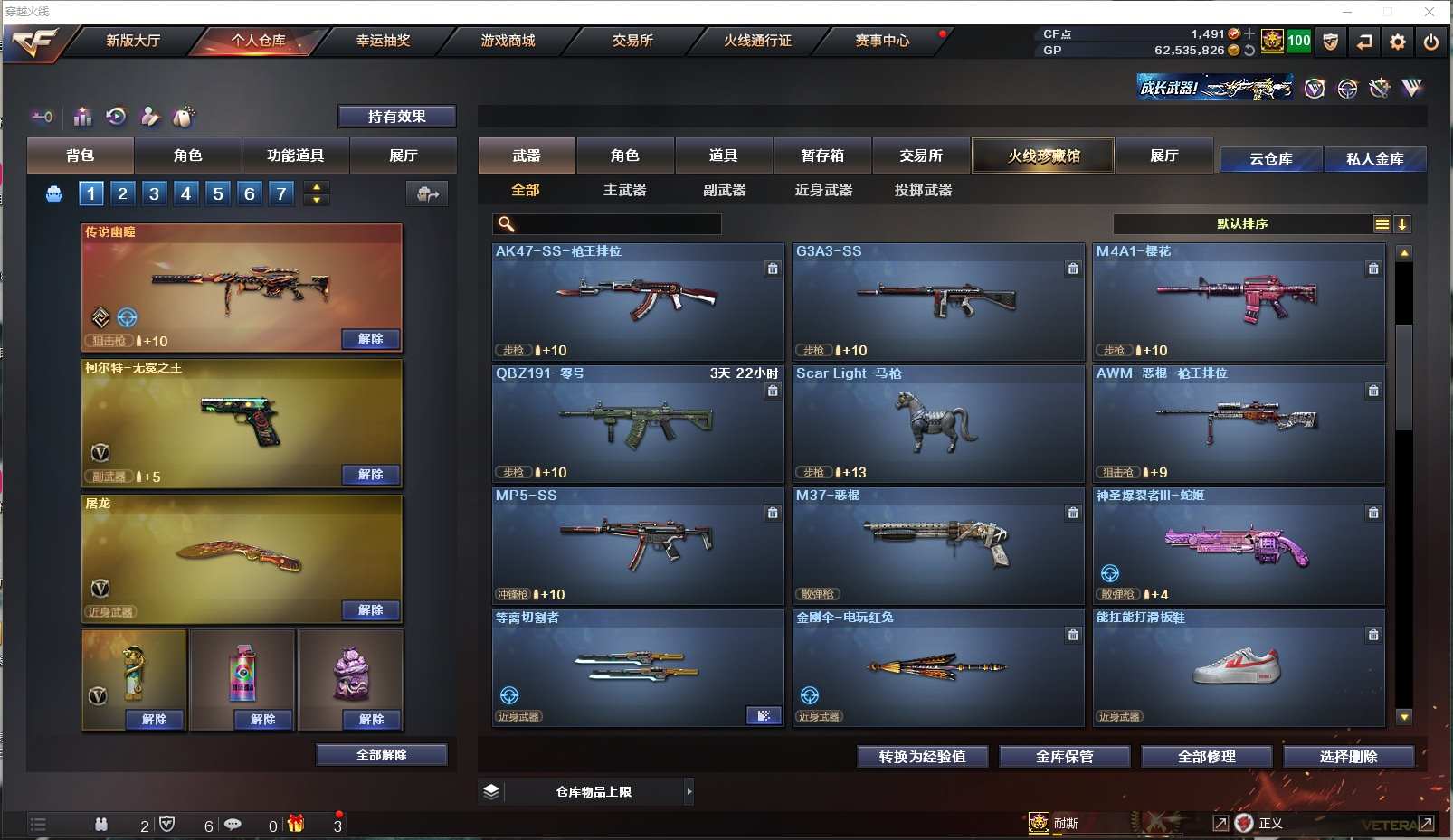Click 全部解除 to unequip all
The width and height of the screenshot is (1453, 840).
[x=381, y=755]
